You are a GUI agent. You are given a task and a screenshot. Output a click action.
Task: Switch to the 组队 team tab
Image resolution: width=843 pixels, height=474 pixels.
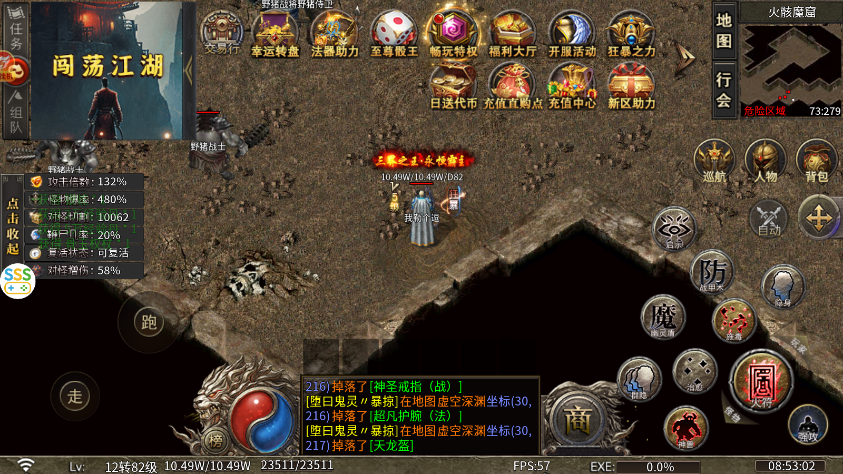[16, 113]
